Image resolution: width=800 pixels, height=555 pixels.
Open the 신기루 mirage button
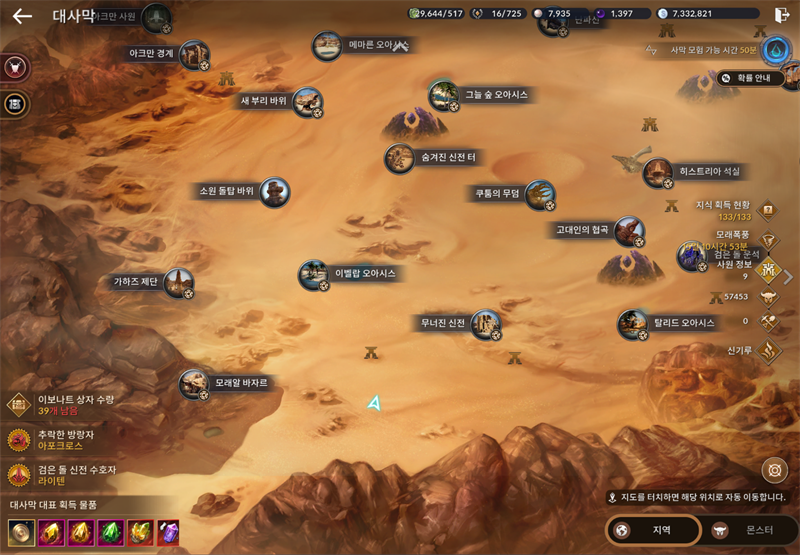768,350
